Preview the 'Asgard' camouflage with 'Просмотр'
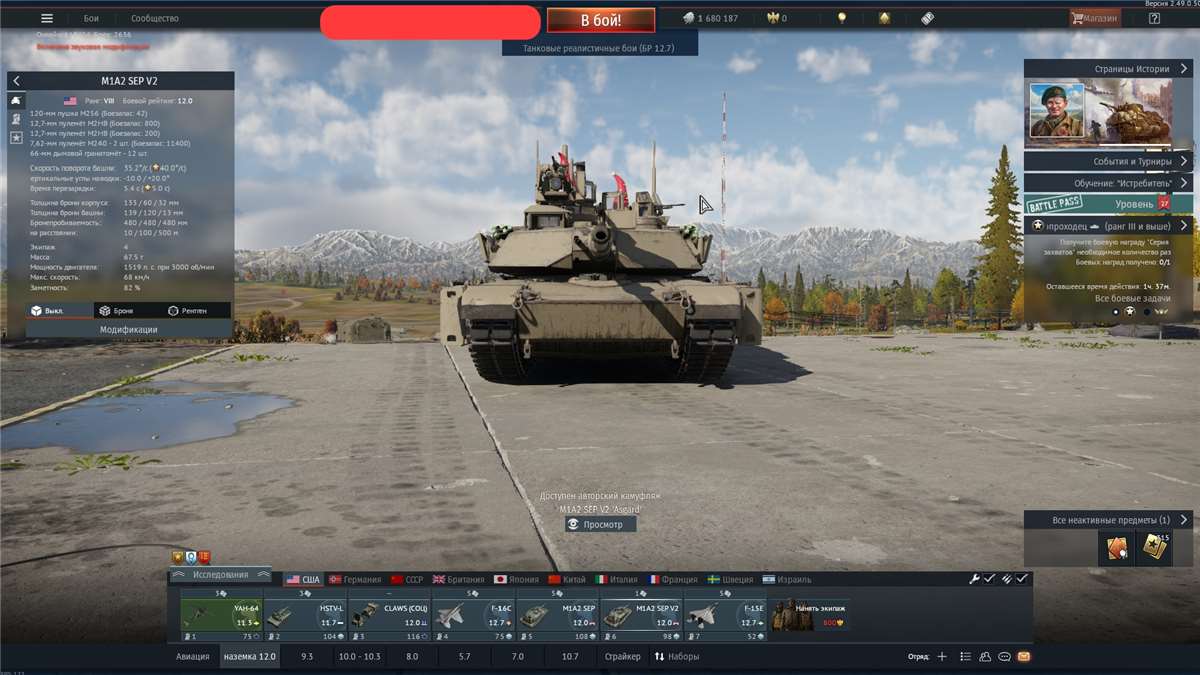1200x675 pixels. click(600, 524)
